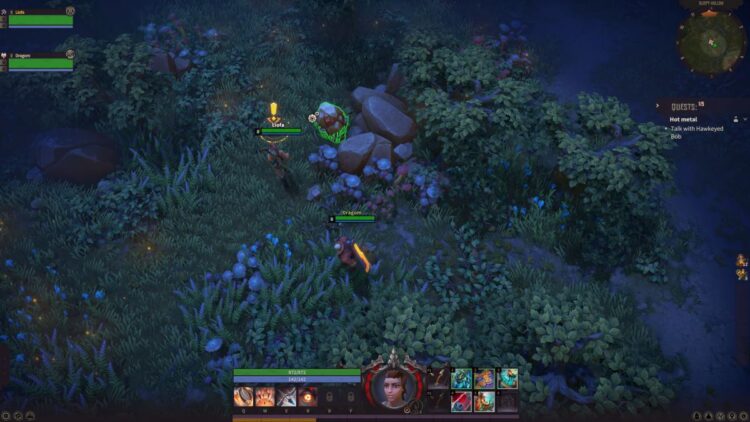750x422 pixels.
Task: Select the red slash skill icon
Action: 461,401
